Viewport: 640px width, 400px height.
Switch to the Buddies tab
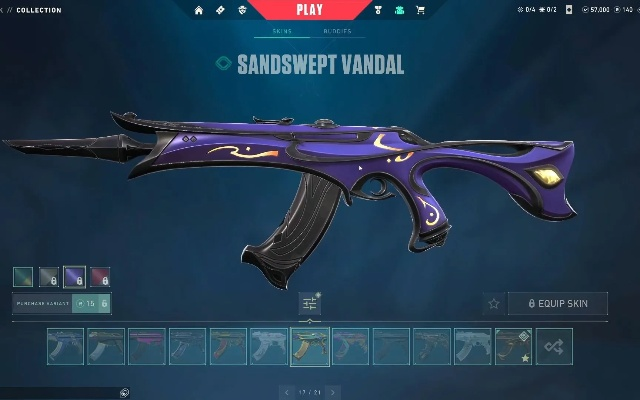[x=336, y=31]
